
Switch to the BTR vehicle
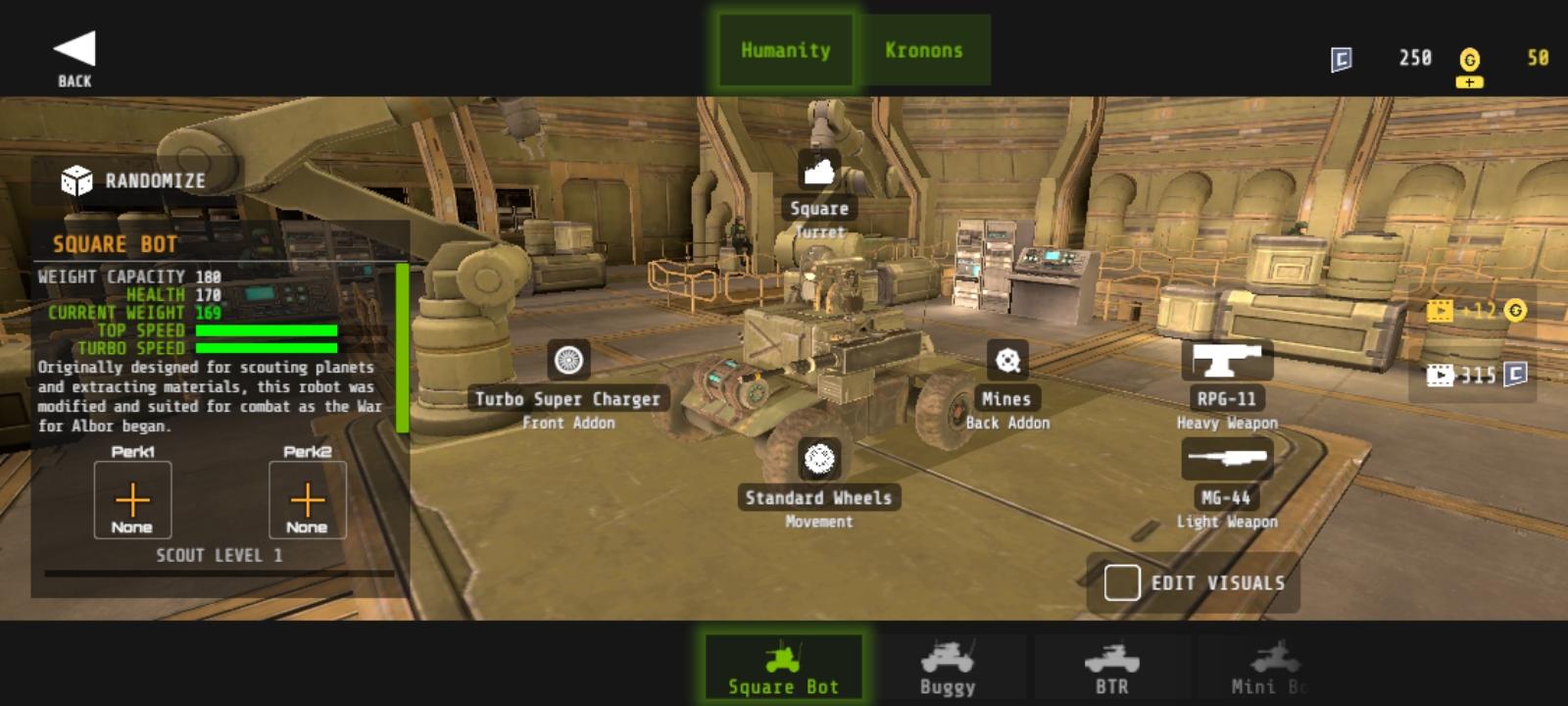pyautogui.click(x=1112, y=664)
